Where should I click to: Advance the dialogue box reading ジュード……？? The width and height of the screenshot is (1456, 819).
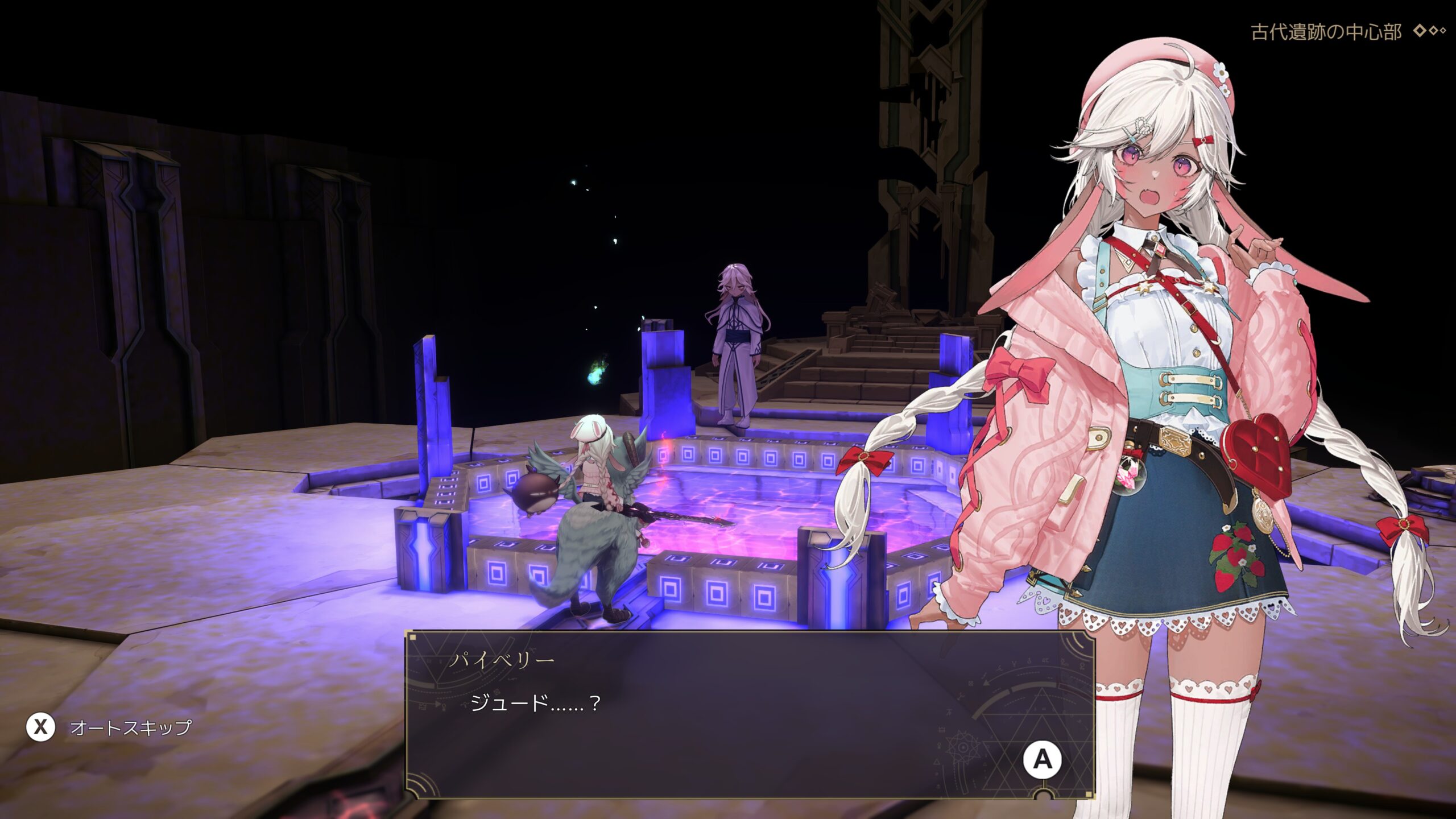(x=1042, y=759)
